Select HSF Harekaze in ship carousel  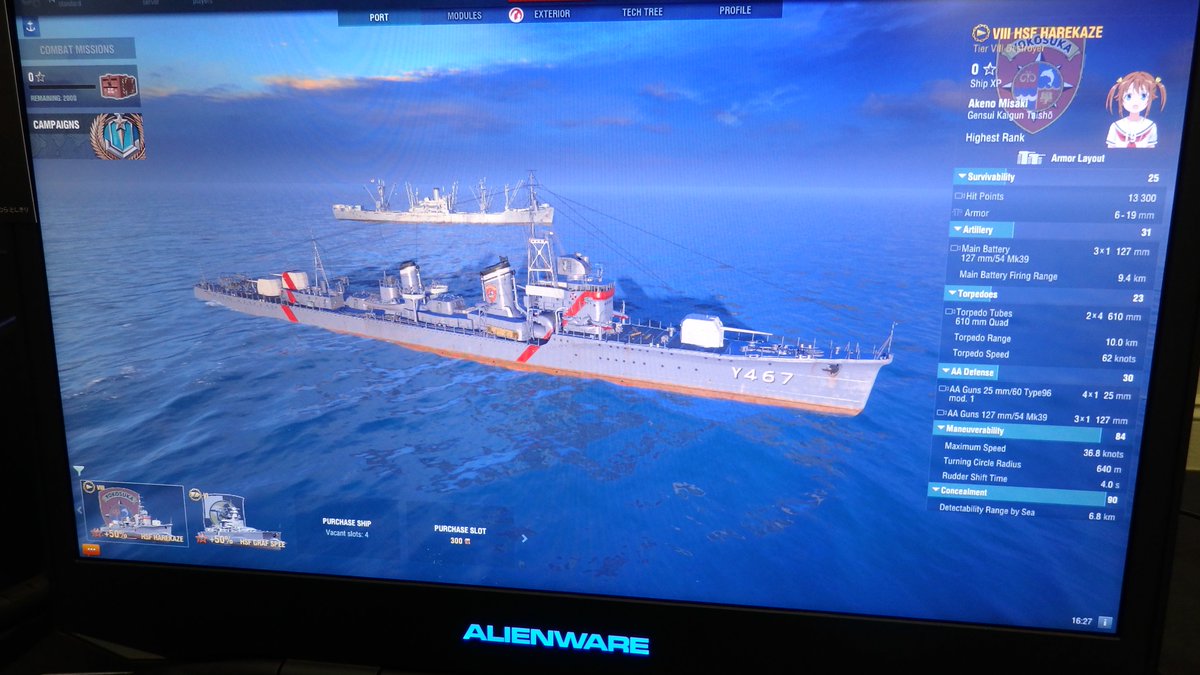[x=133, y=514]
